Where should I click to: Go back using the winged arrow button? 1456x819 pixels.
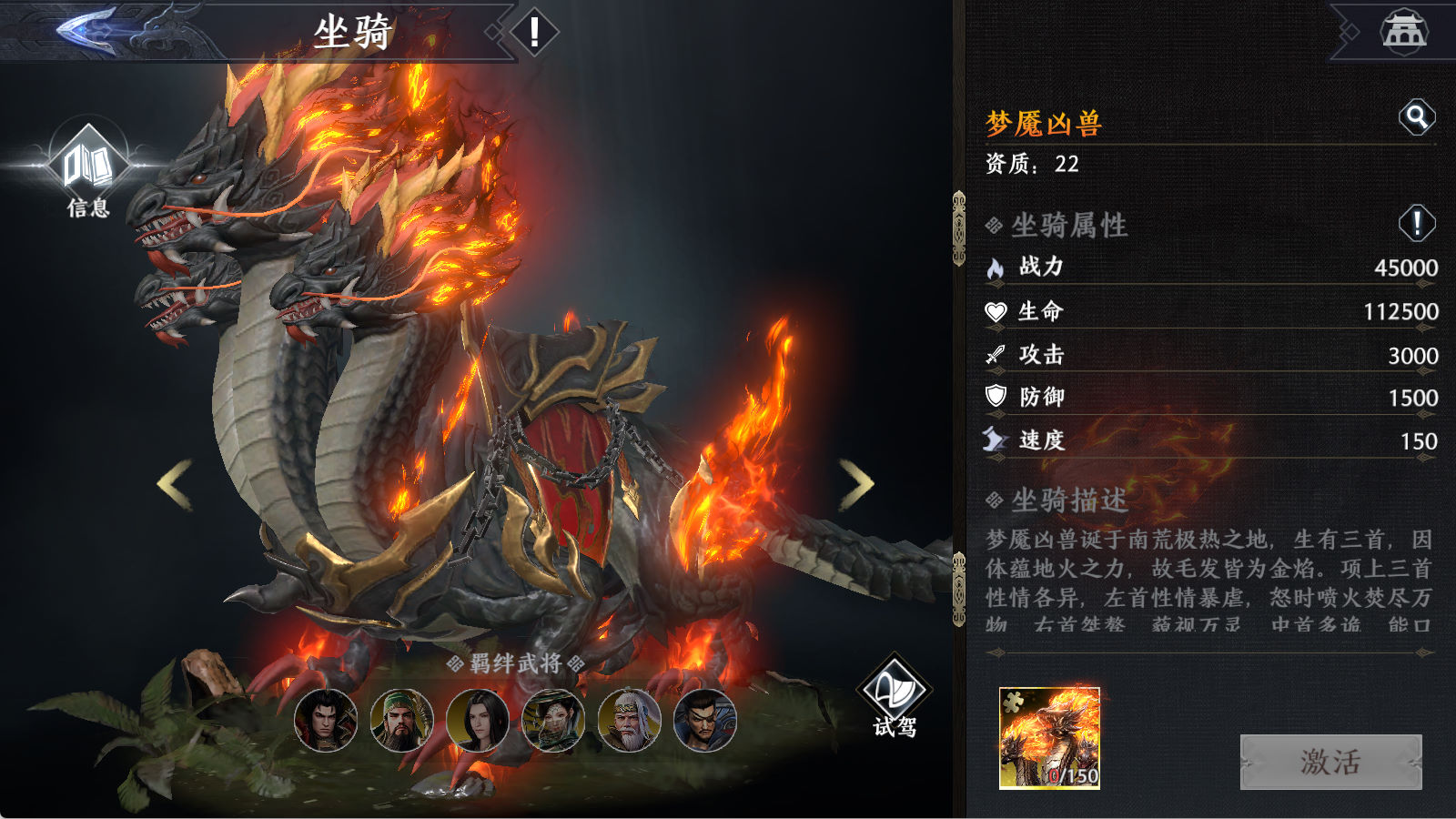(91, 31)
